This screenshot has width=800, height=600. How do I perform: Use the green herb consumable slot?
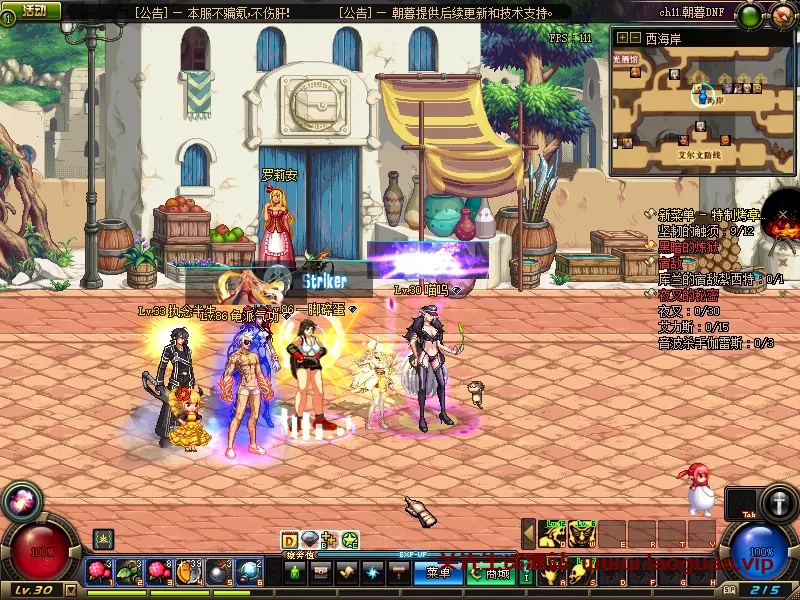pyautogui.click(x=130, y=572)
